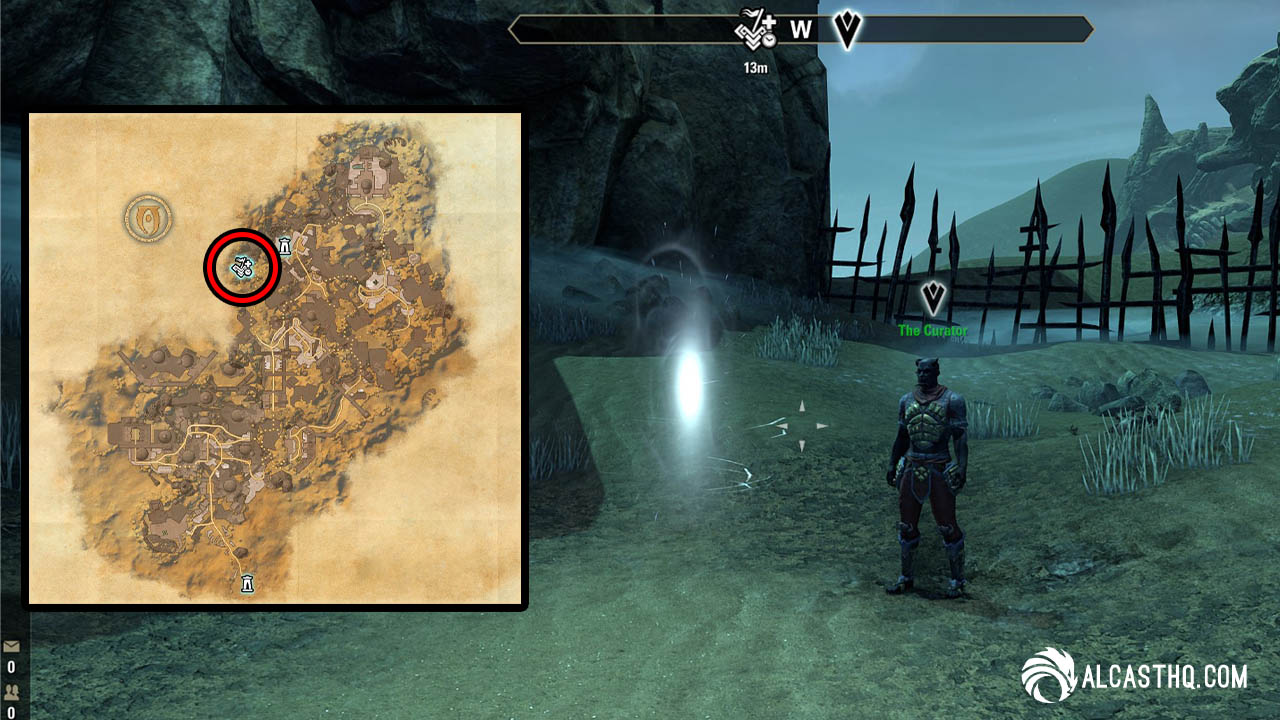Click the map inset thumbnail
Screen dimensions: 1280x720
tap(275, 355)
